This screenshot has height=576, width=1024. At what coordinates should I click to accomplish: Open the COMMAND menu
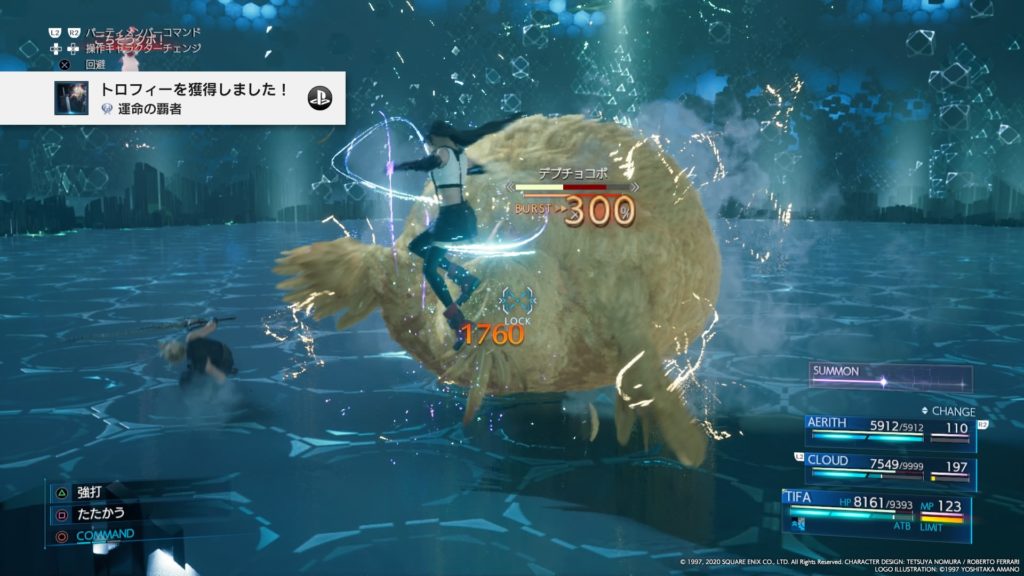[104, 534]
